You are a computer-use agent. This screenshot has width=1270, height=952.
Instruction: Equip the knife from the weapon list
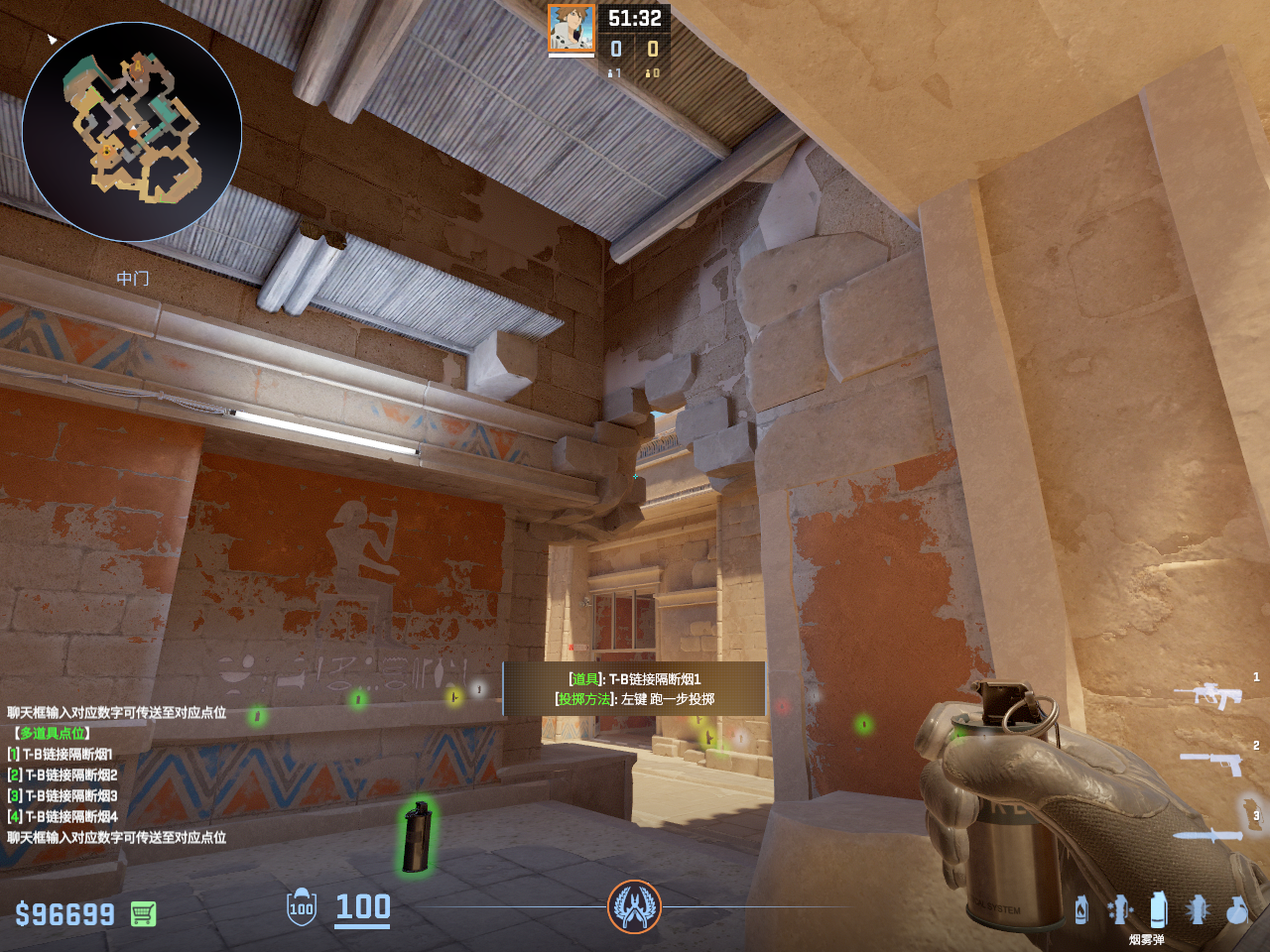[1208, 835]
